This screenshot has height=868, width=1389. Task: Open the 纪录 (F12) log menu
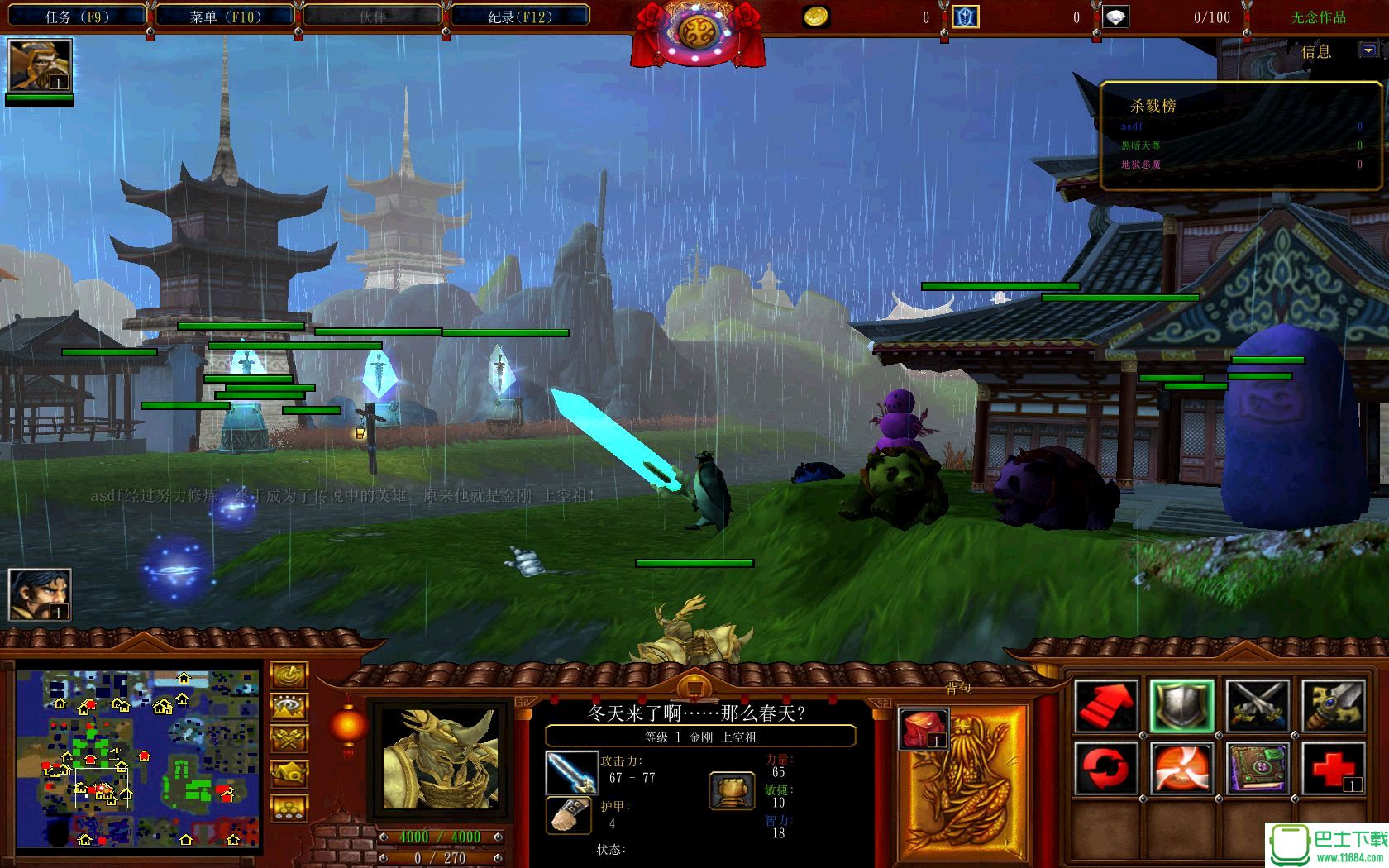(519, 17)
